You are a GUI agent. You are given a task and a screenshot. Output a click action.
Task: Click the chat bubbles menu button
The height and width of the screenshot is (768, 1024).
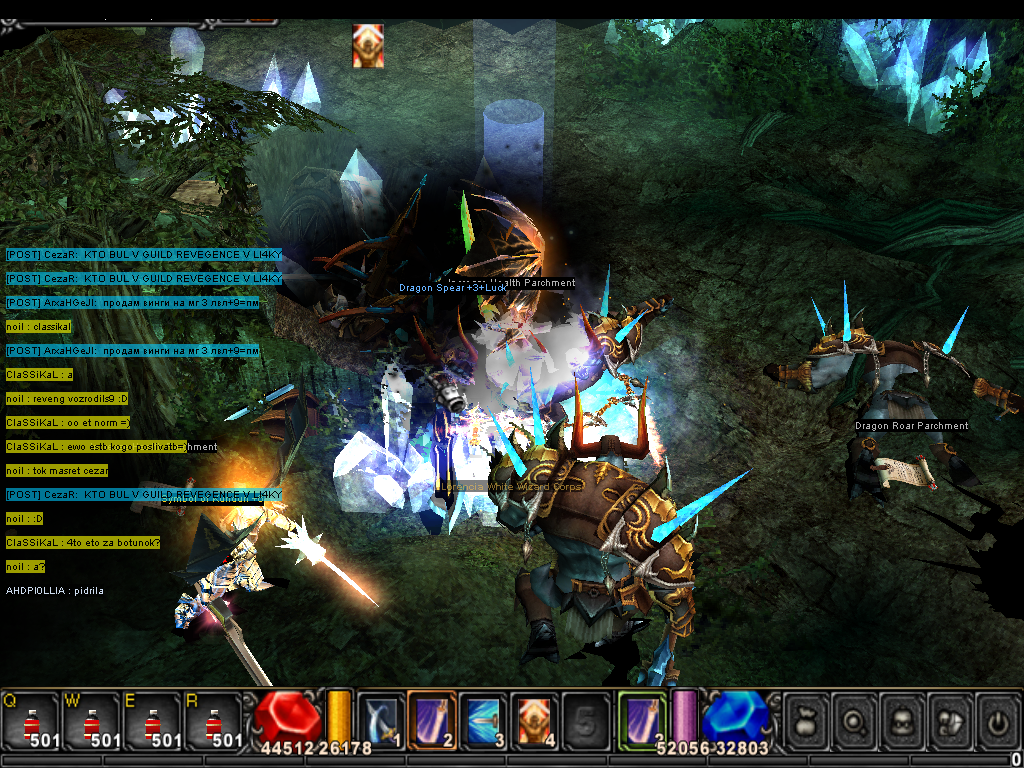point(952,721)
